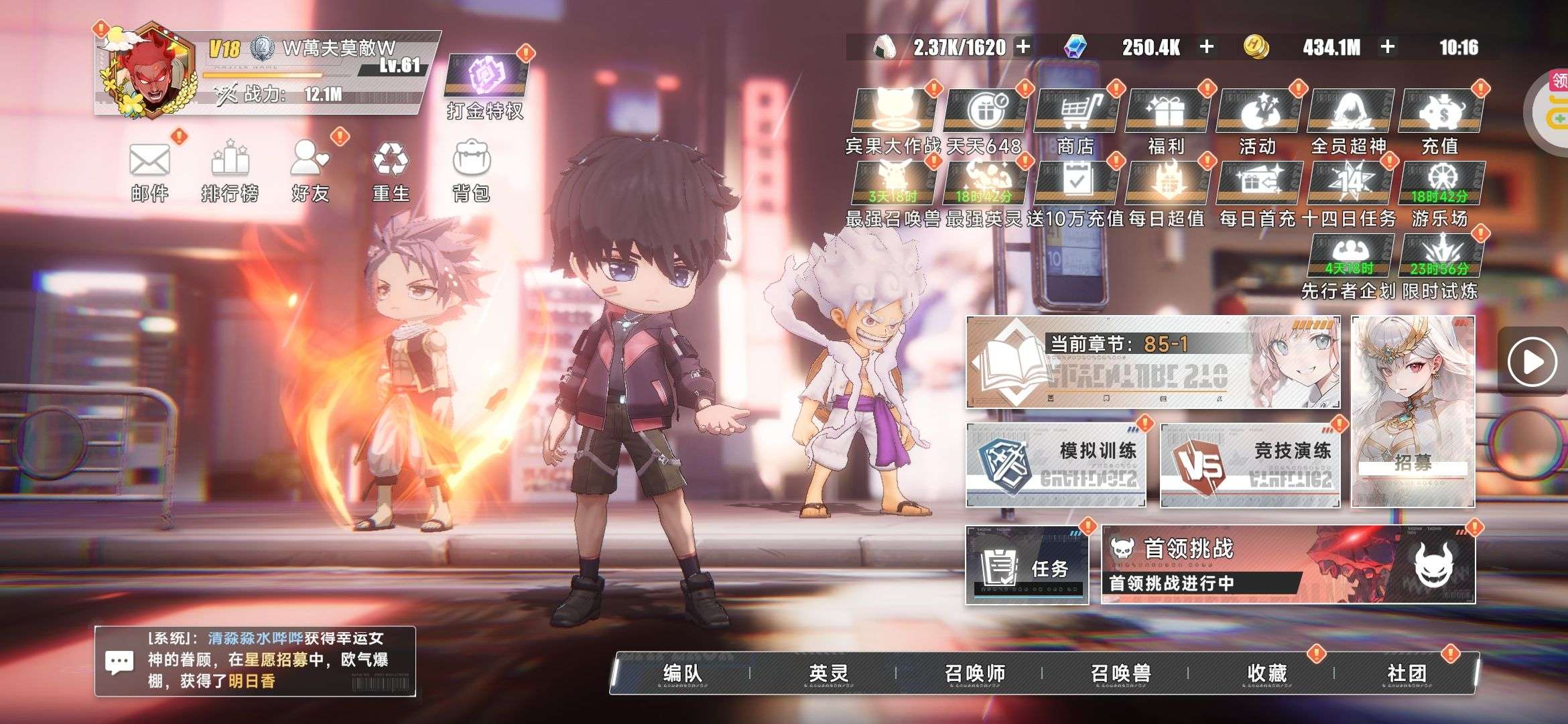1568x724 pixels.
Task: Enter the 首领挑战 boss challenge
Action: click(1287, 565)
